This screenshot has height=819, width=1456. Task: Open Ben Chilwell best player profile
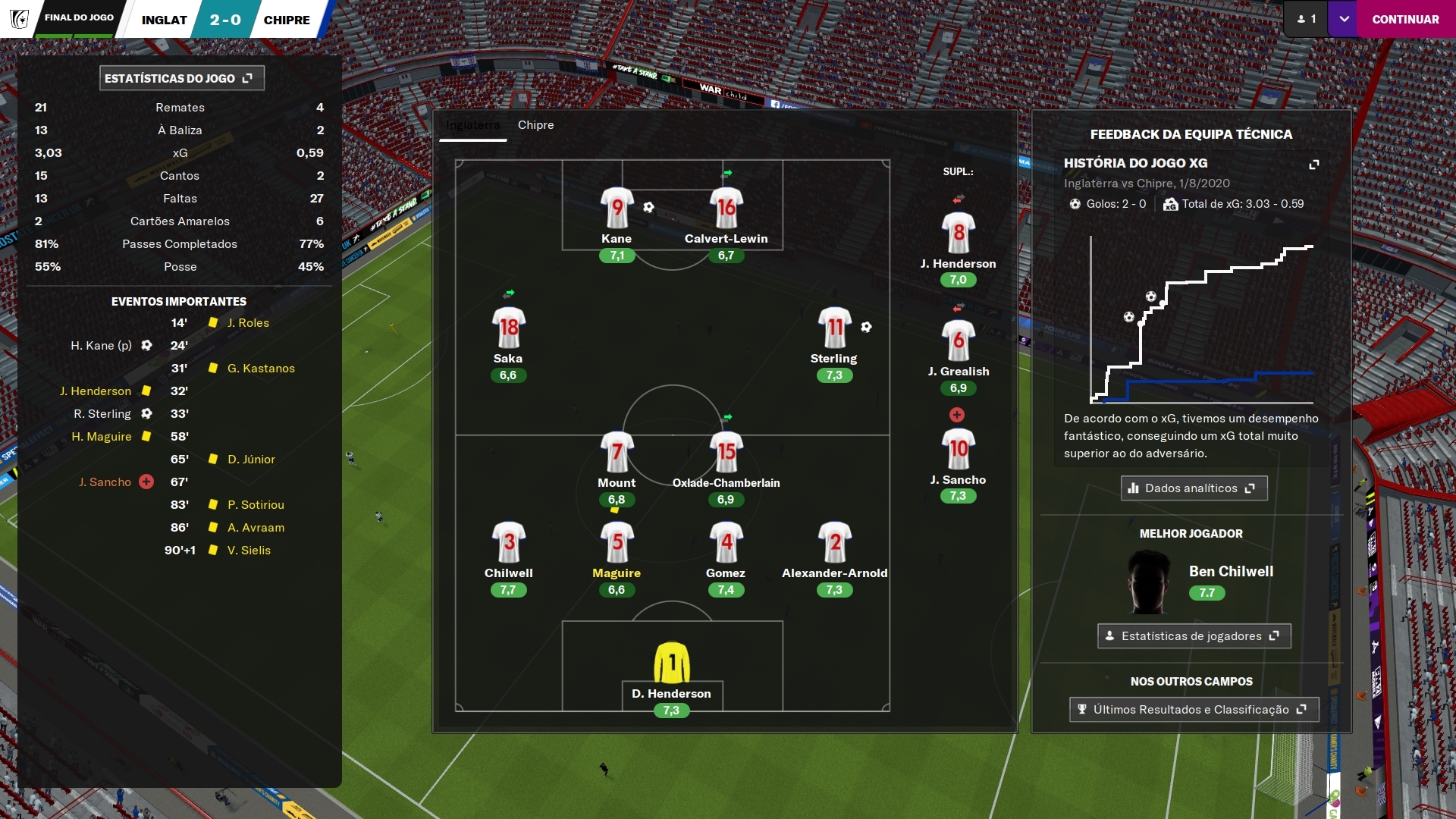(1230, 572)
